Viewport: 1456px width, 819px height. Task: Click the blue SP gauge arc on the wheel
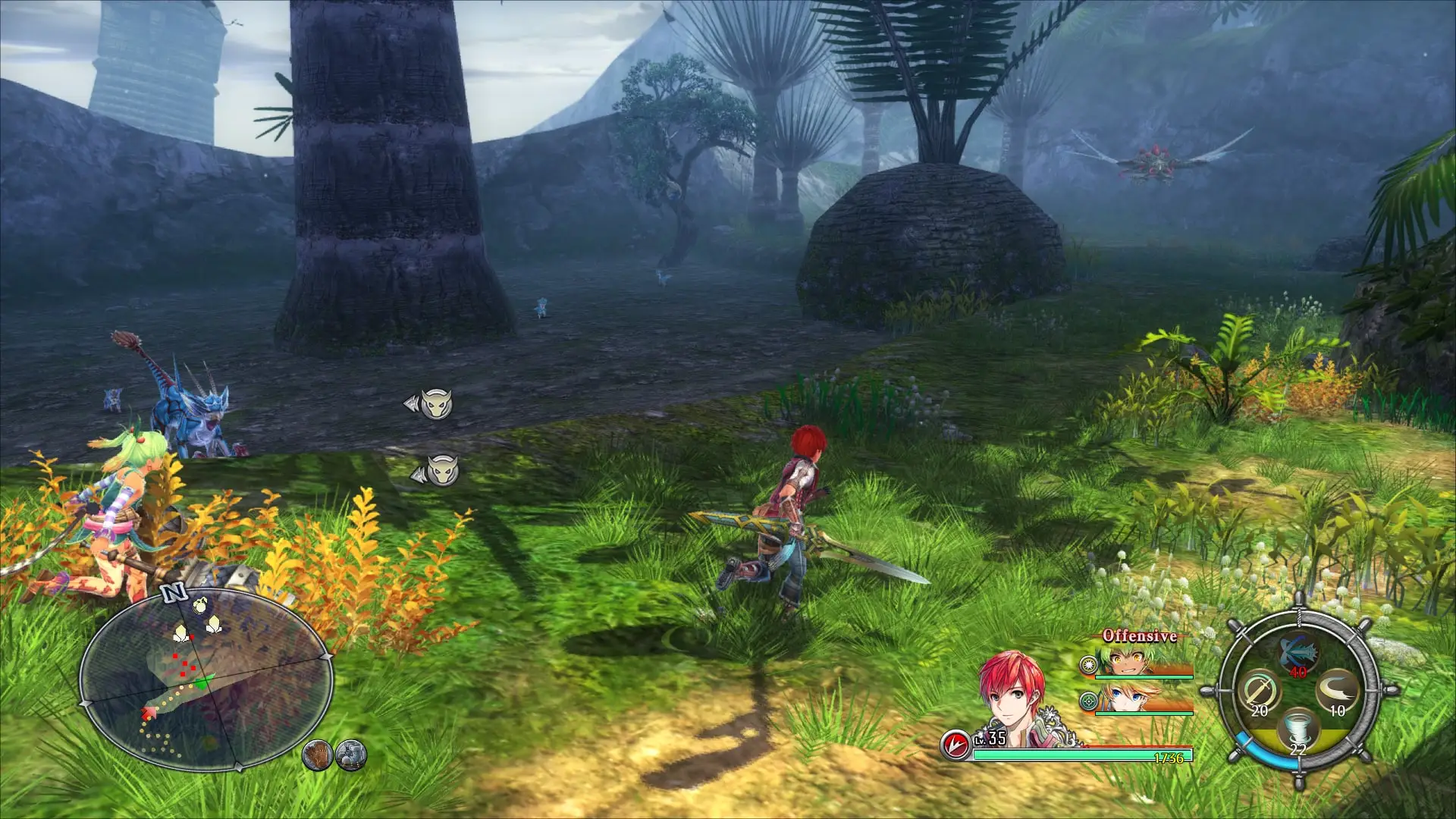[1267, 758]
